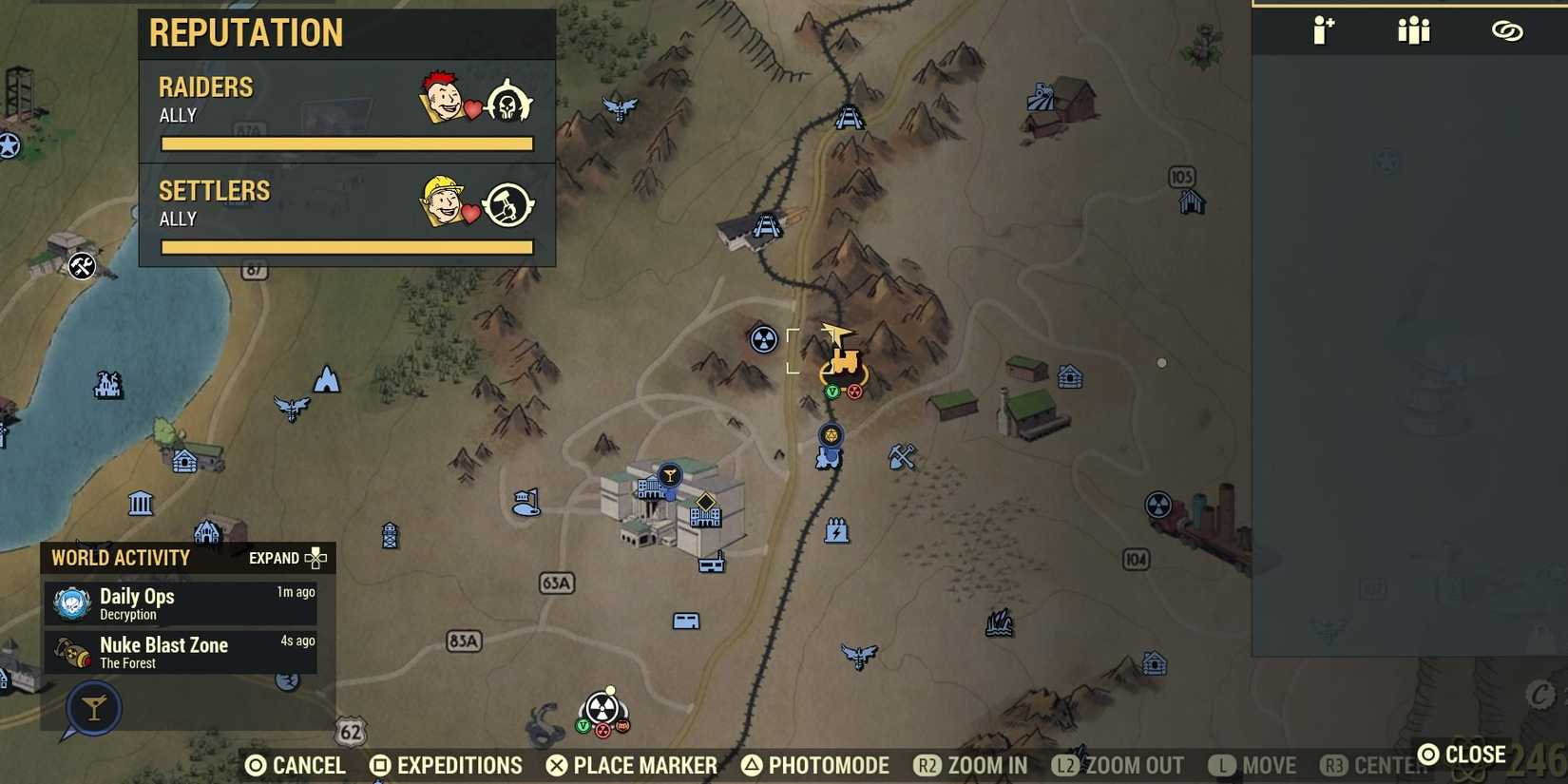Click the nuclear symbol marker near map center
This screenshot has height=784, width=1568.
[x=762, y=339]
